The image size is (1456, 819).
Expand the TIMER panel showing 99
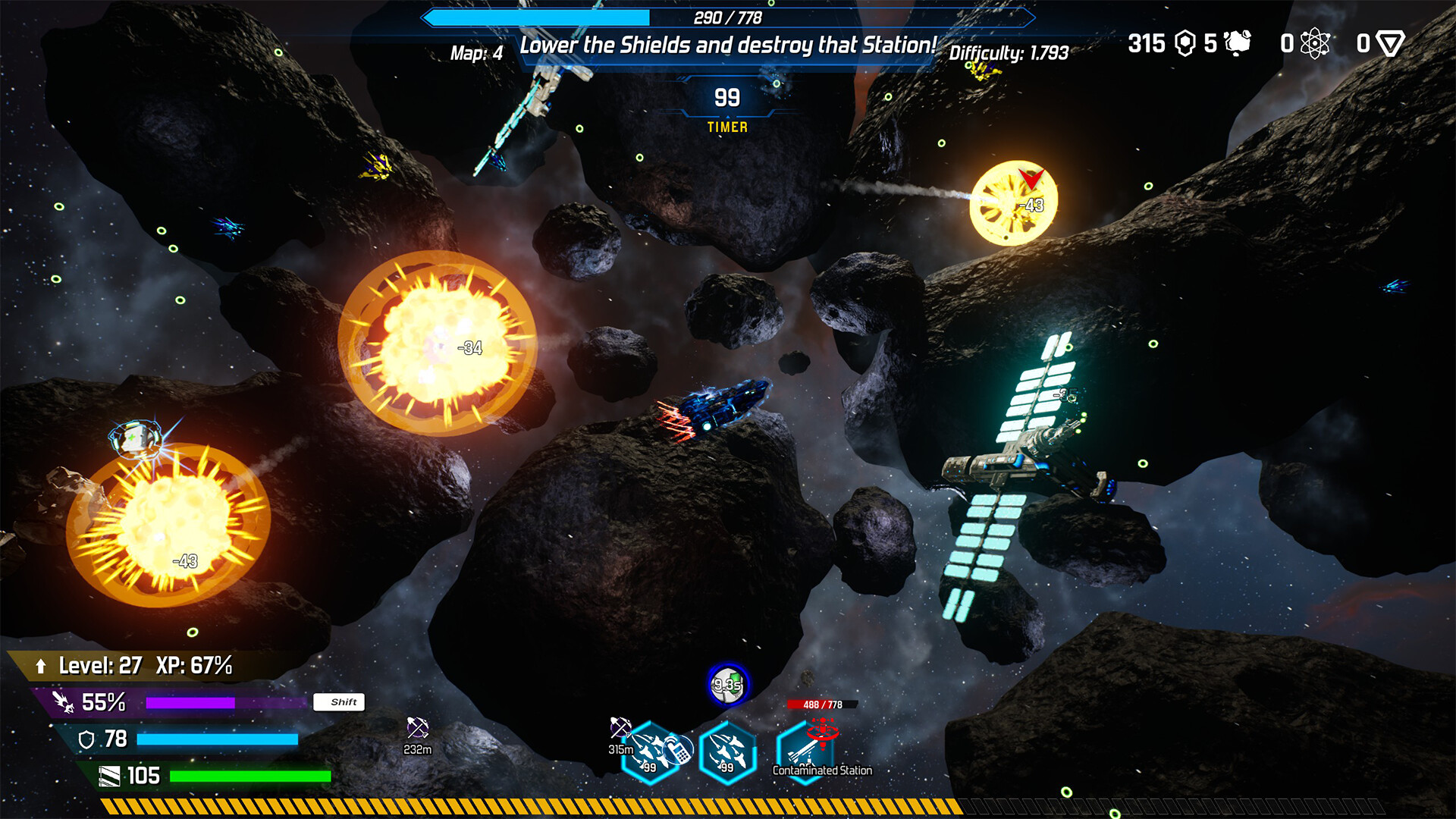727,106
